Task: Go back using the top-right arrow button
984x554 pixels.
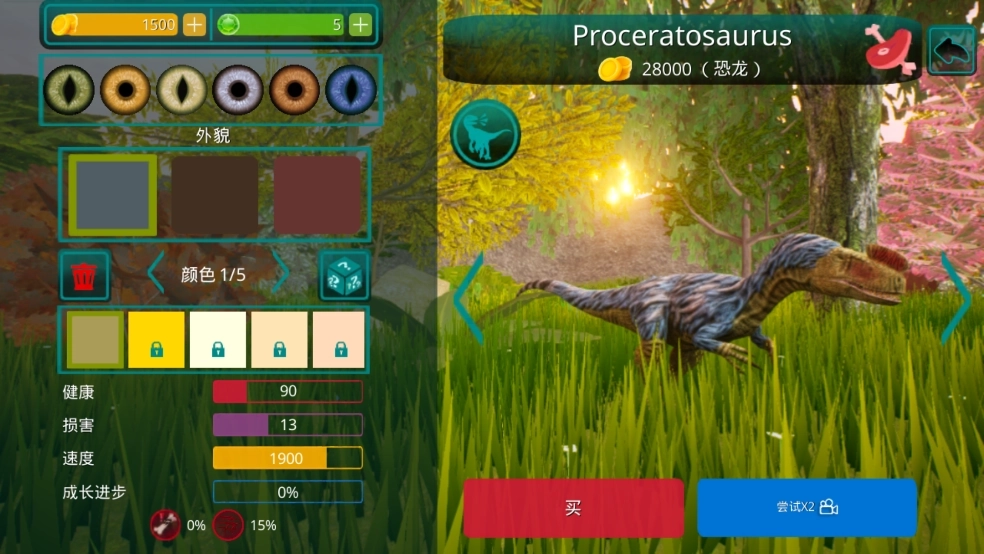Action: pyautogui.click(x=951, y=50)
